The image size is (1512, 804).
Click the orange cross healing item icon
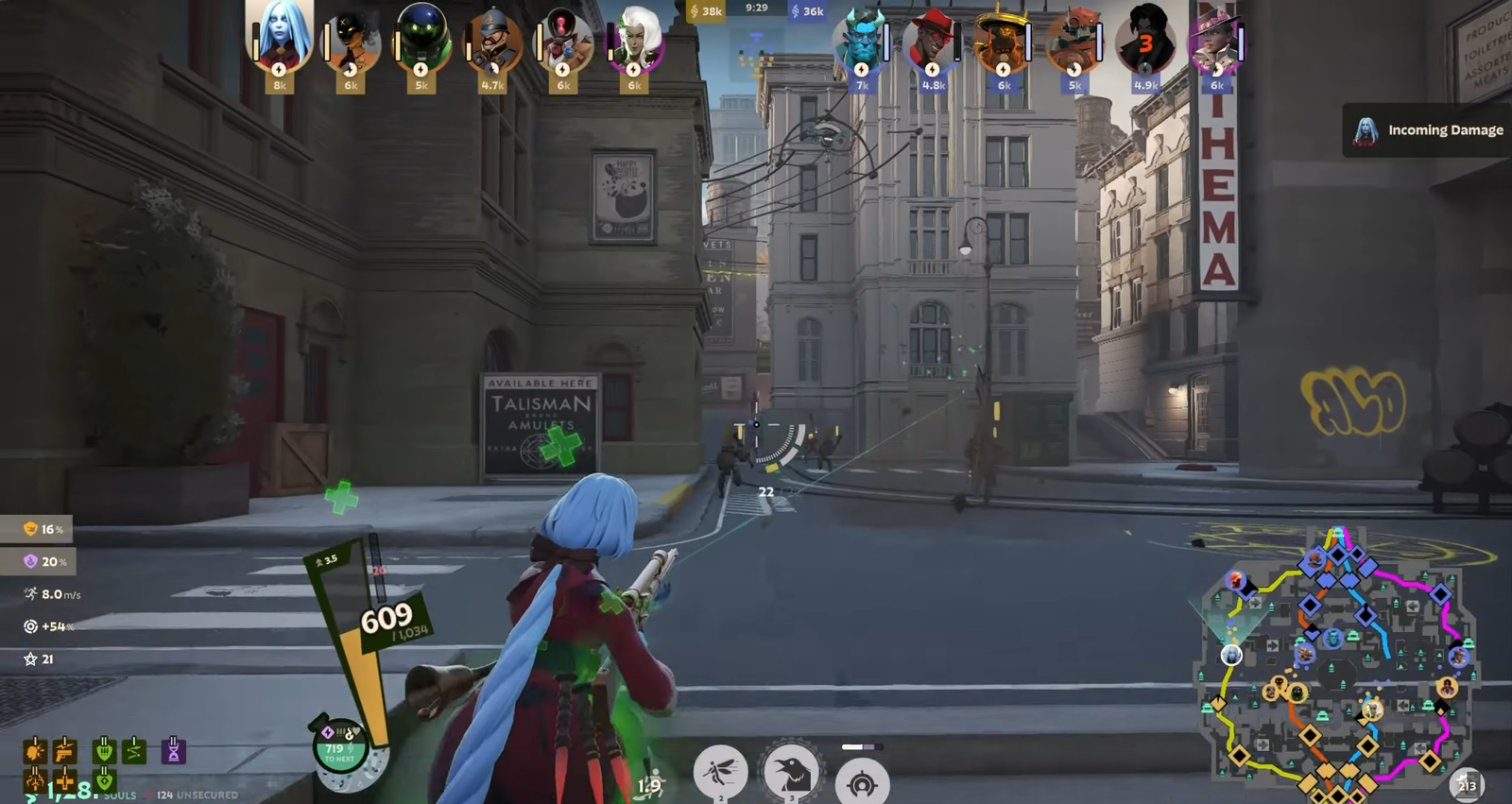(65, 780)
